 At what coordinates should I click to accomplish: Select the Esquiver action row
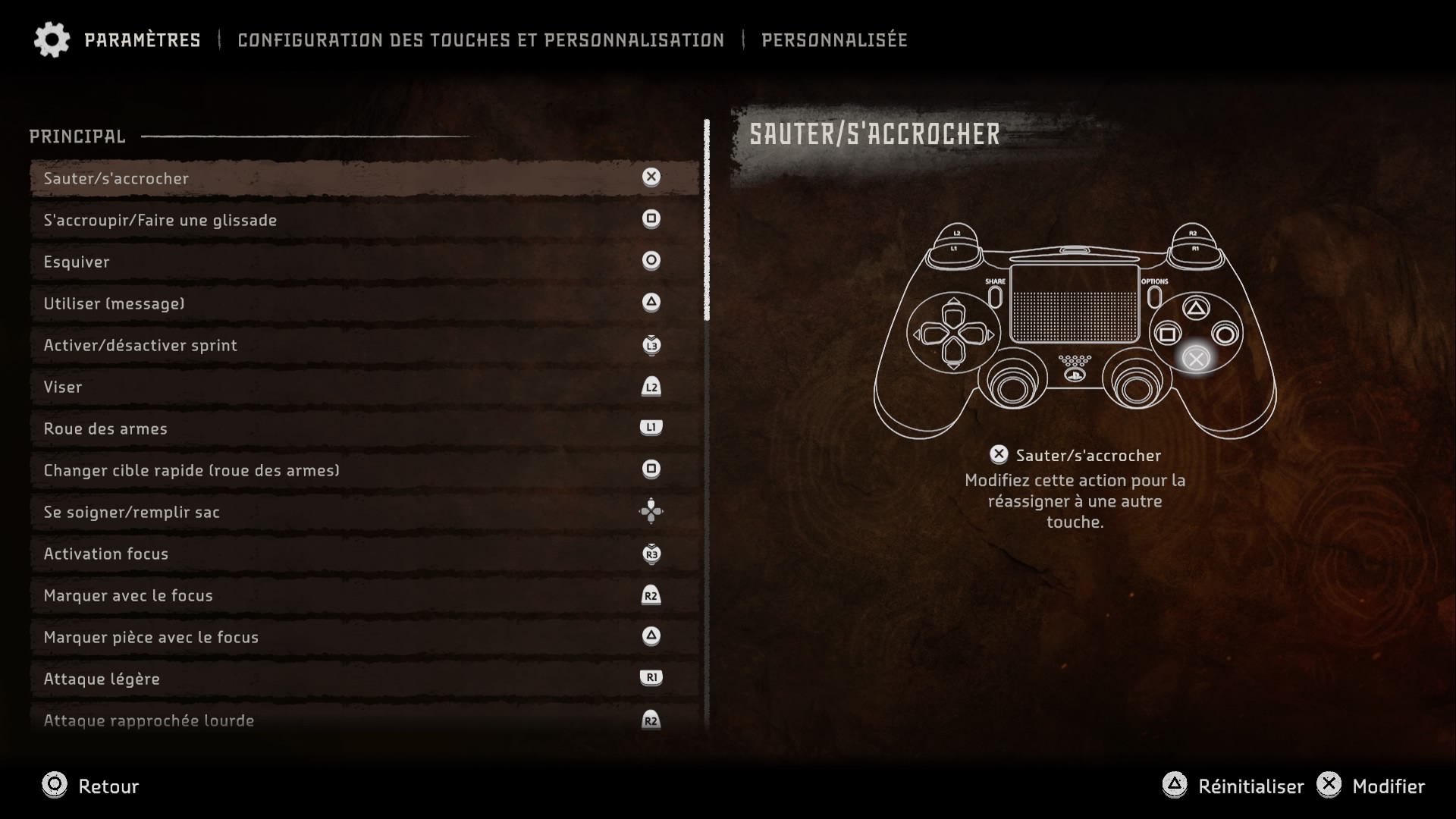pyautogui.click(x=364, y=262)
